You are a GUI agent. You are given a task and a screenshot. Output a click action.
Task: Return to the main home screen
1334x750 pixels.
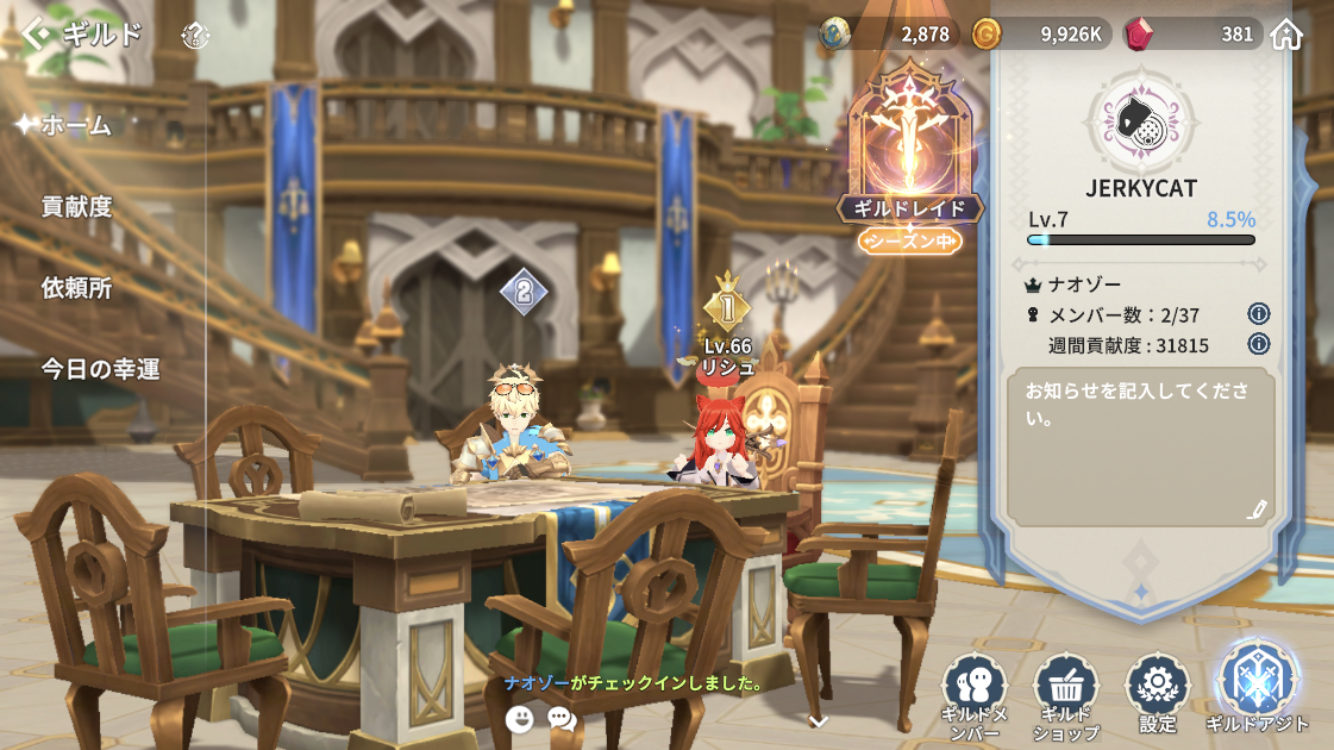tap(1286, 35)
